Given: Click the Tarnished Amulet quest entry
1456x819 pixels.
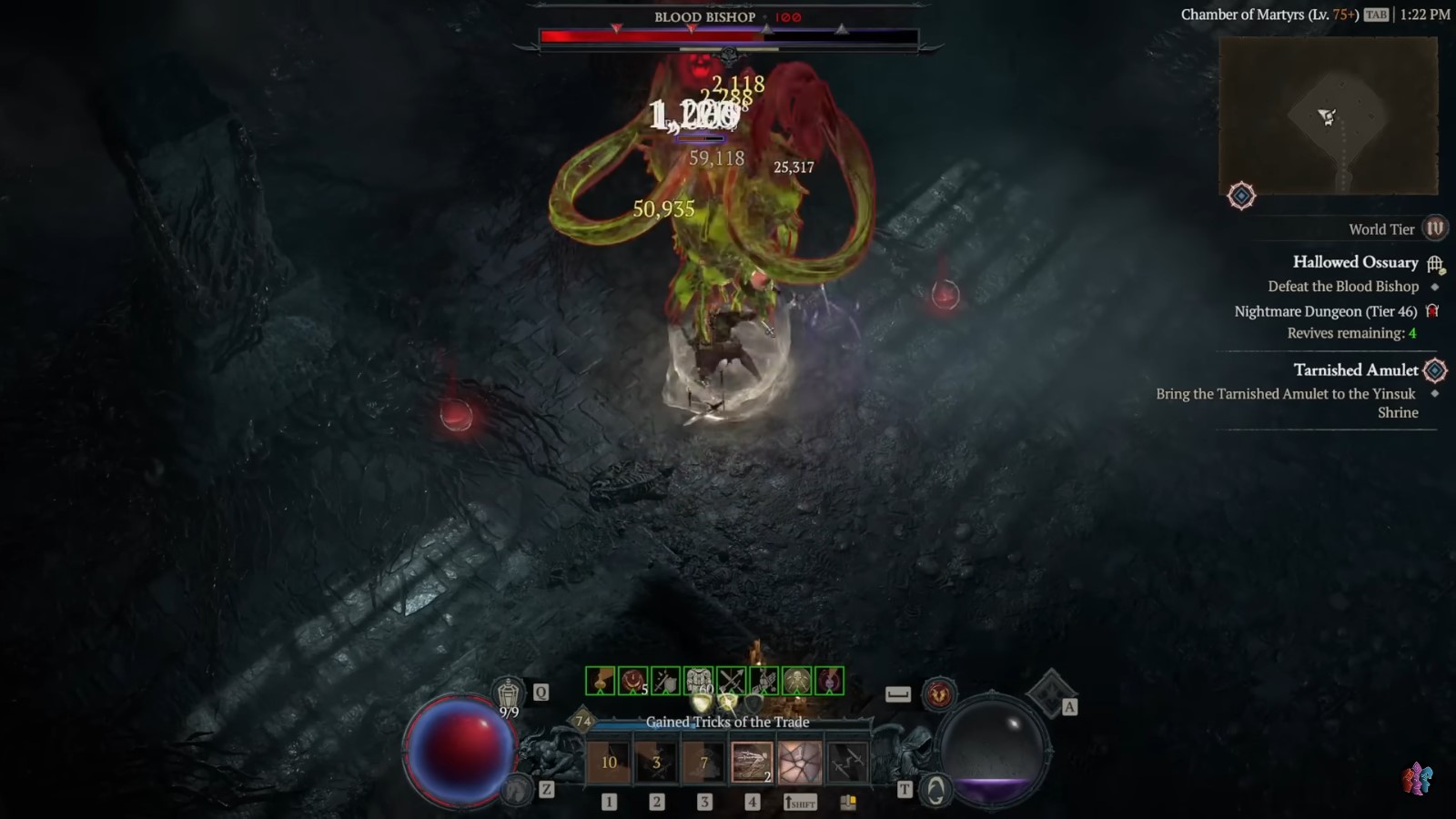Looking at the screenshot, I should [1356, 369].
